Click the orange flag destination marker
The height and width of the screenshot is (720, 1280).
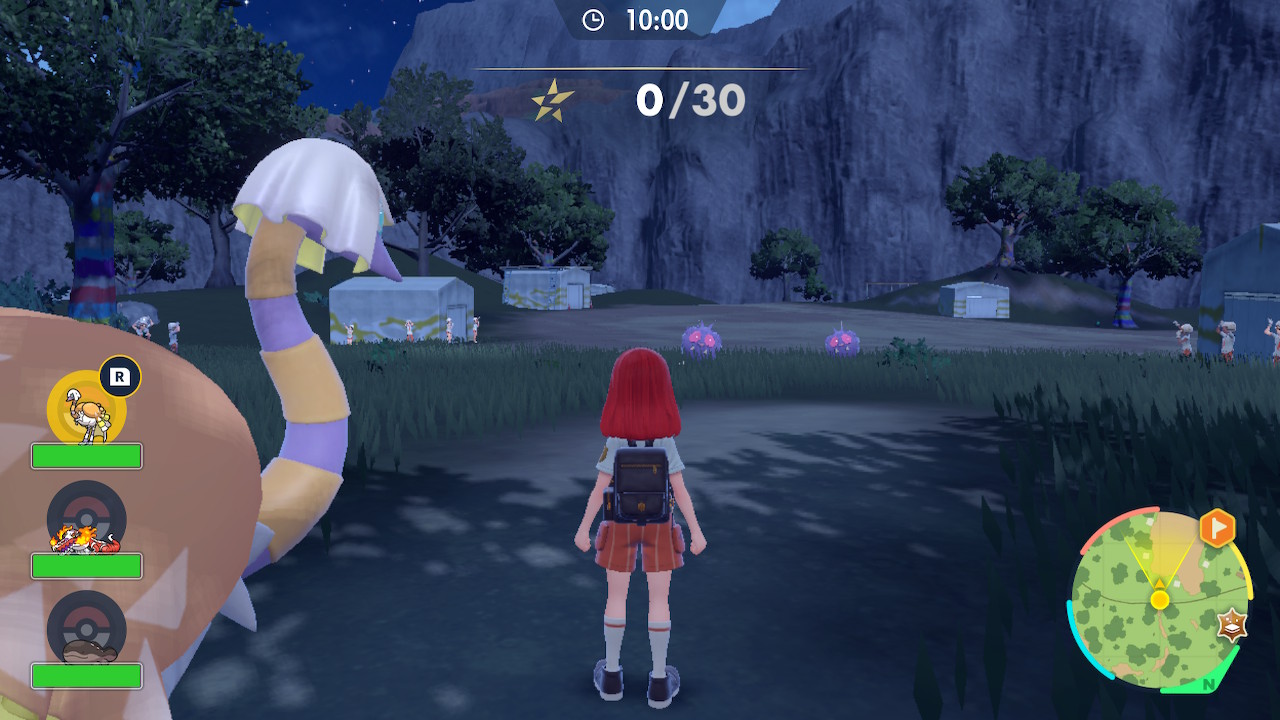[1217, 528]
